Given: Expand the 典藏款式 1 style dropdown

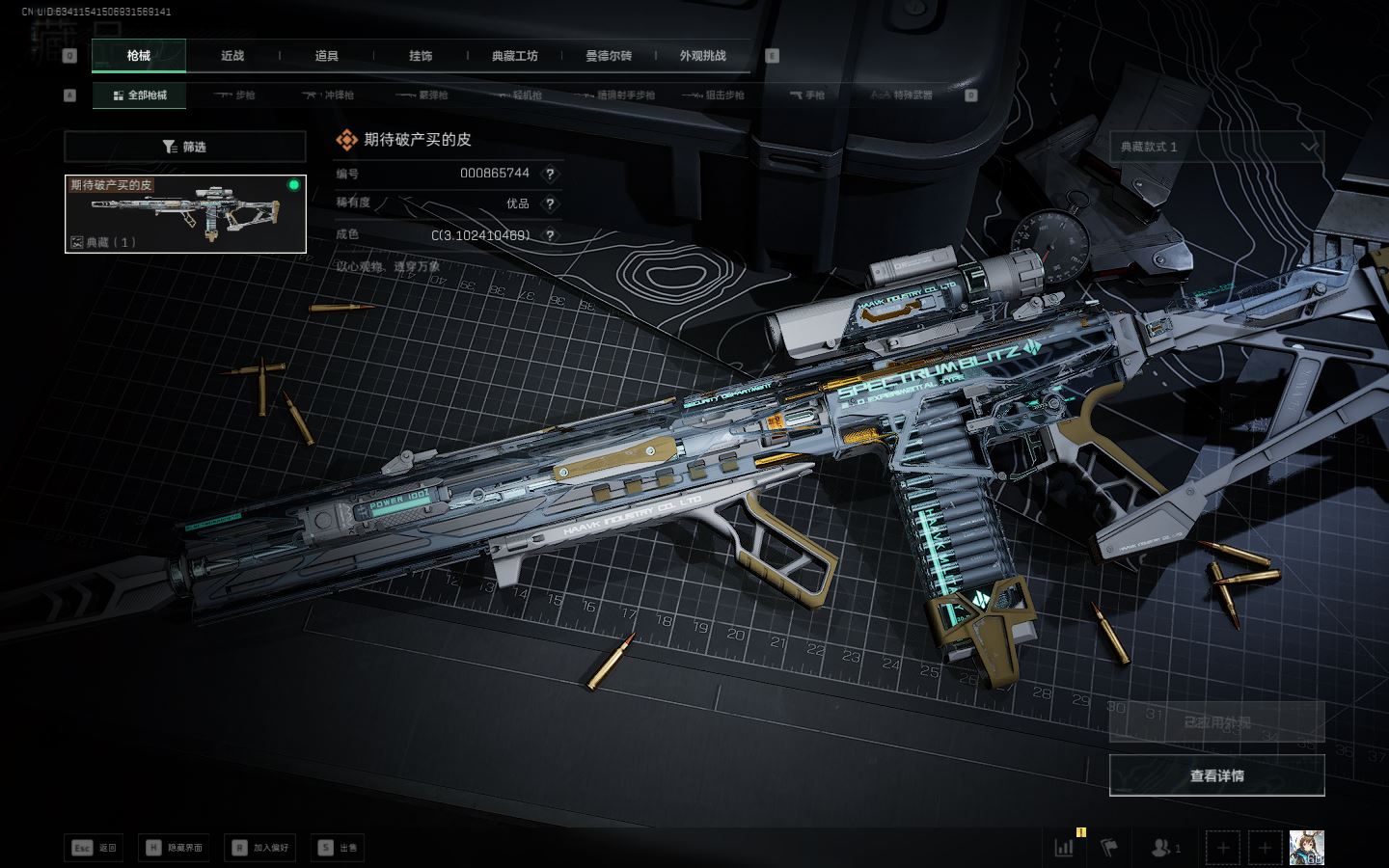Looking at the screenshot, I should [1216, 147].
